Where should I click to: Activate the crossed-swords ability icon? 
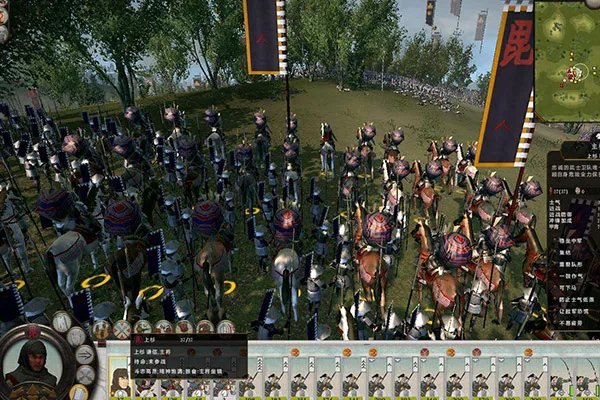[122, 329]
